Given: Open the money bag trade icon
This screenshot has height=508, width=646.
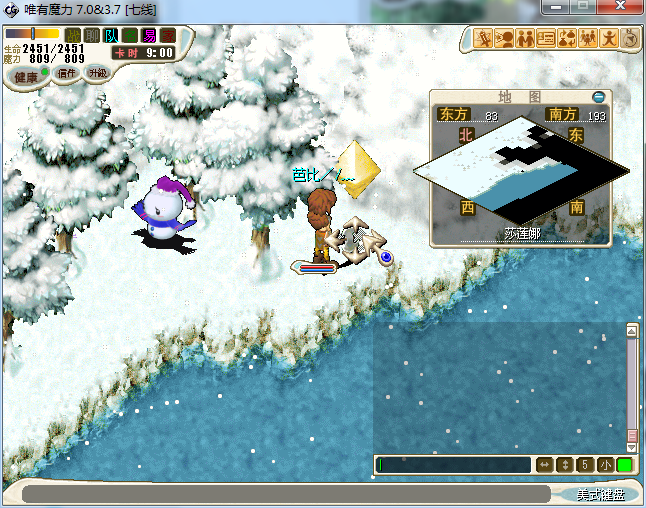Looking at the screenshot, I should tap(567, 39).
